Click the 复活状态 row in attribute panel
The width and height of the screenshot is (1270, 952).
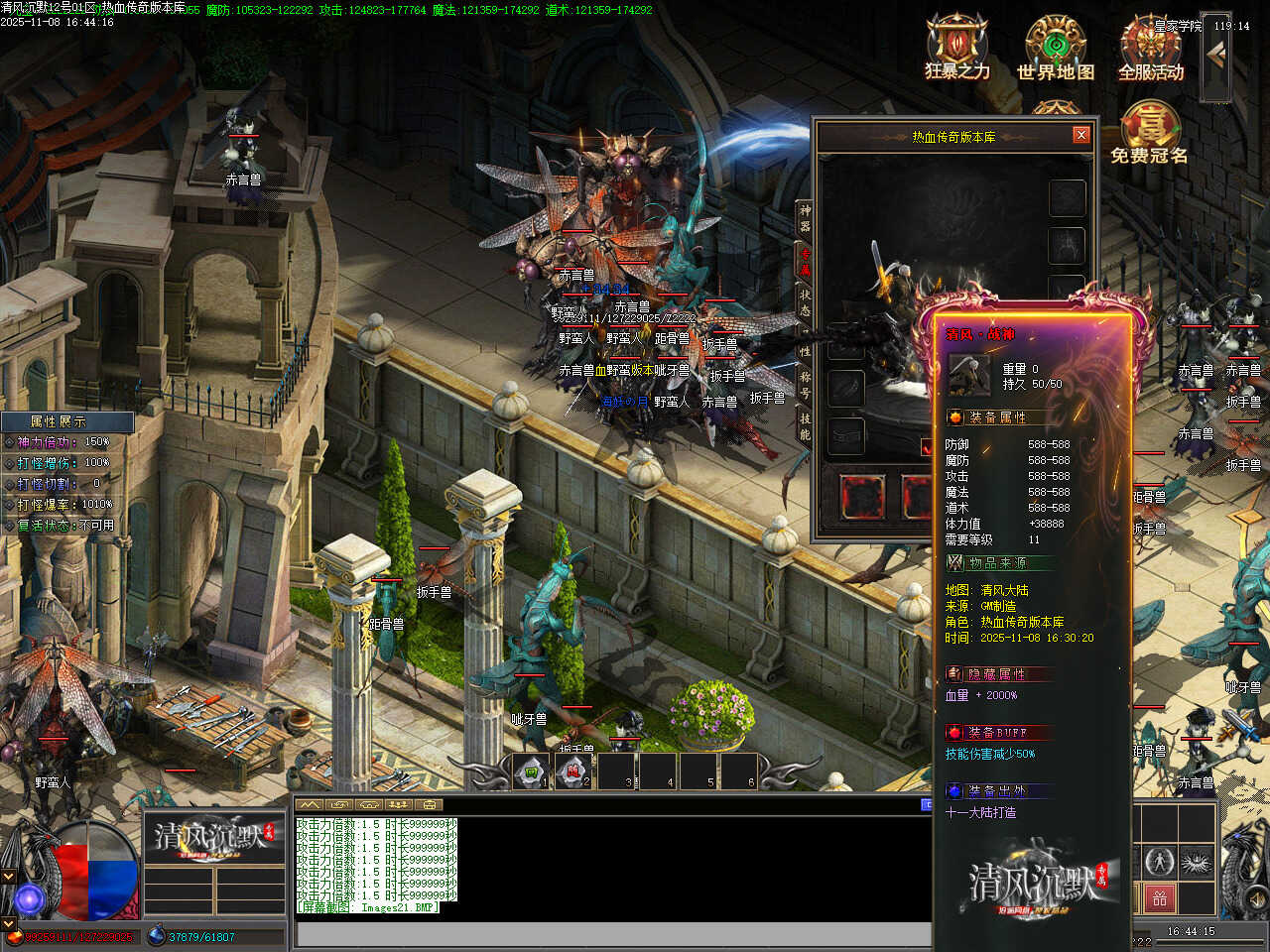point(65,526)
